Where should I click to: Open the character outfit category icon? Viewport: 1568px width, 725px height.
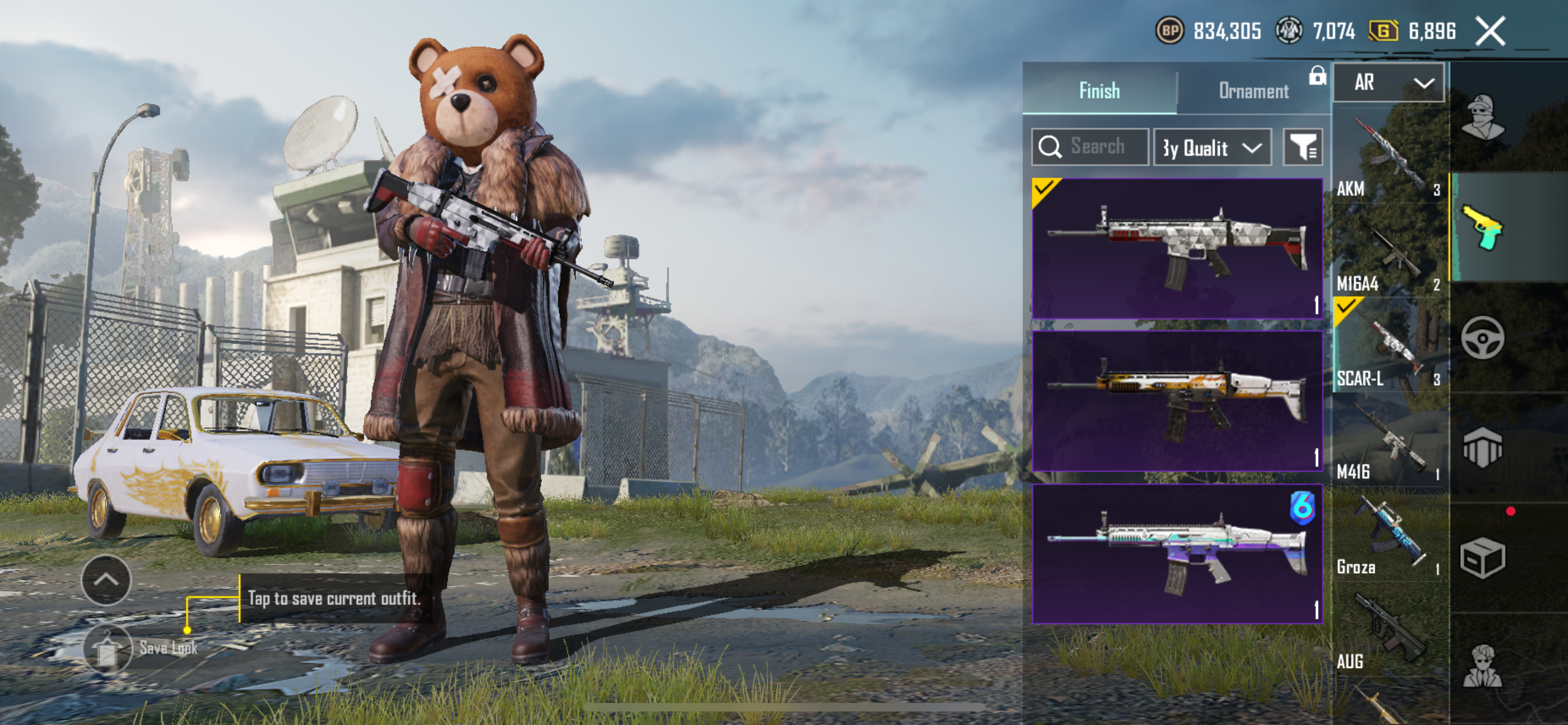[x=1483, y=117]
